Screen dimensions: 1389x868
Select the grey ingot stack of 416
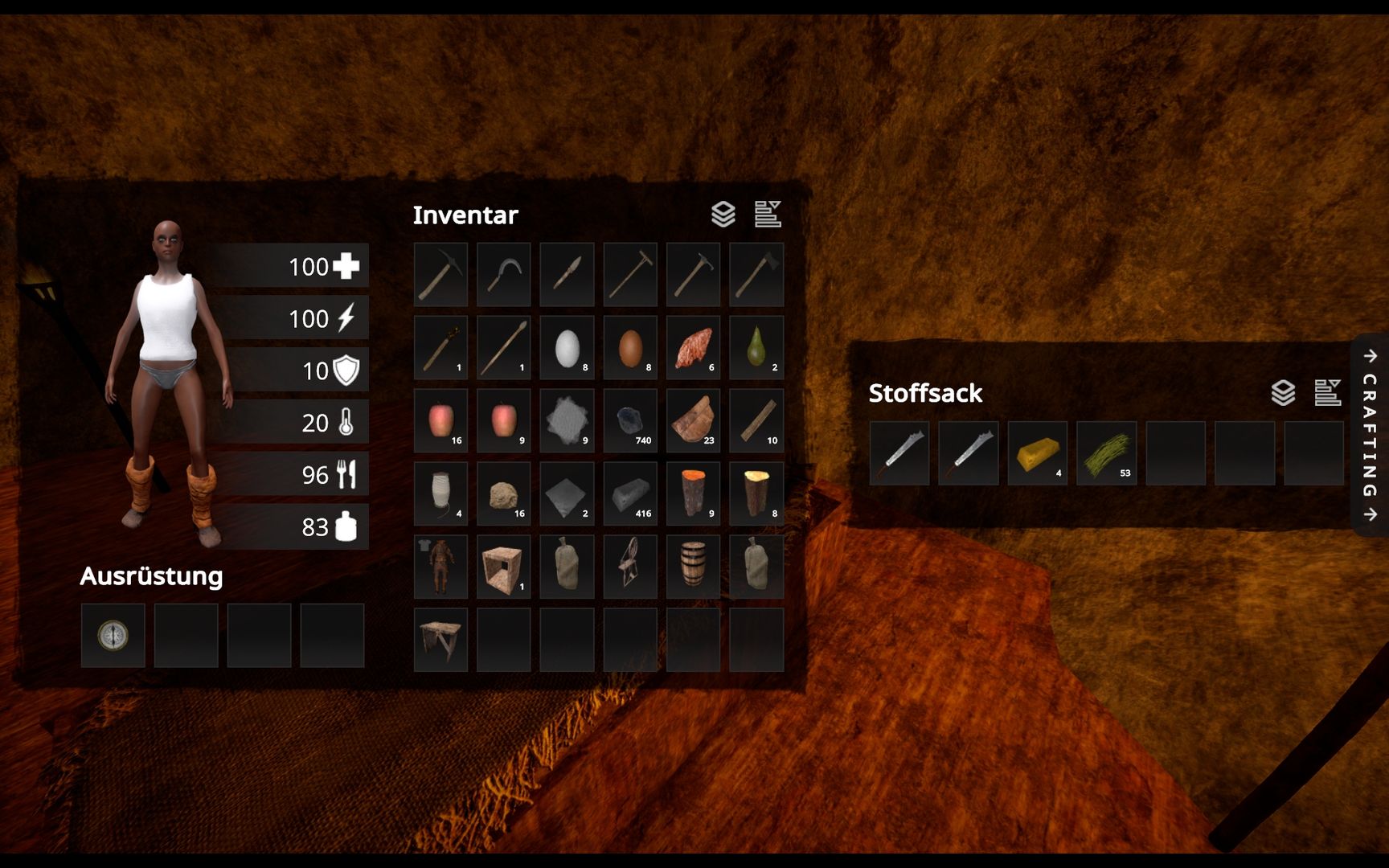(x=630, y=493)
